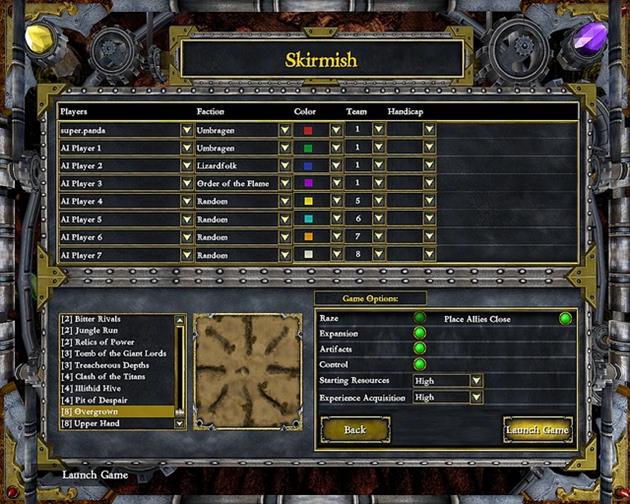Toggle the Artifacts game option
Viewport: 630px width, 504px height.
(420, 348)
